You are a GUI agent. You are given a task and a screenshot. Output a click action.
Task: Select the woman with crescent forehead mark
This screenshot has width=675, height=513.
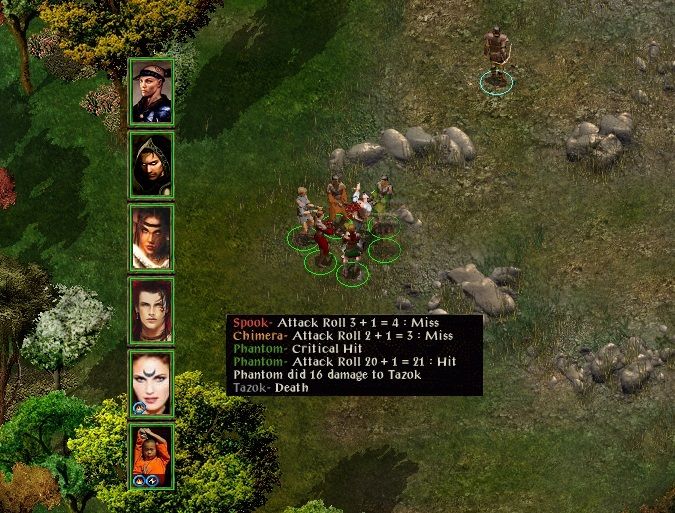(151, 383)
